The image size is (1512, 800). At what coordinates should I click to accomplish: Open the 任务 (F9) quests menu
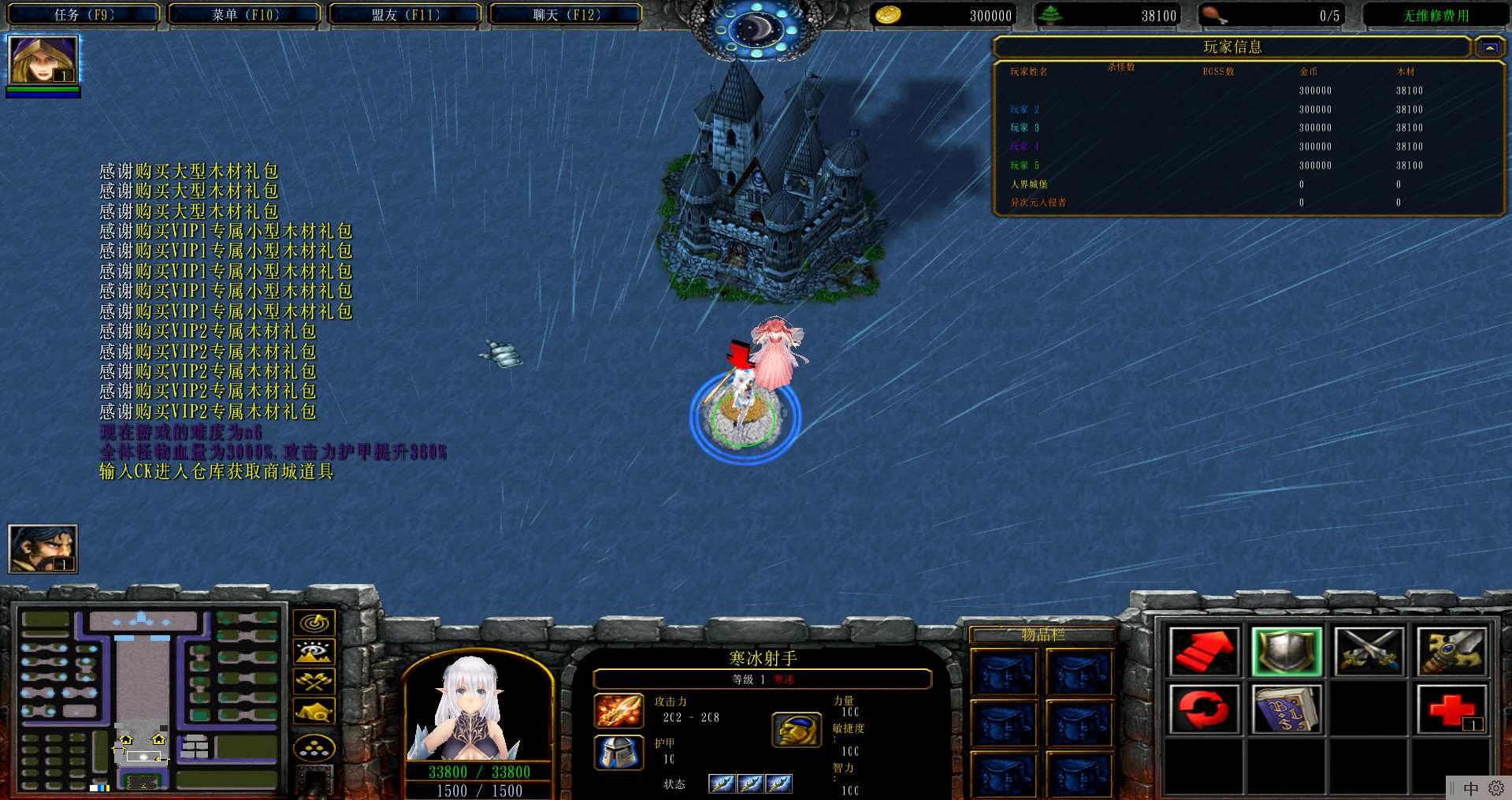tap(84, 14)
